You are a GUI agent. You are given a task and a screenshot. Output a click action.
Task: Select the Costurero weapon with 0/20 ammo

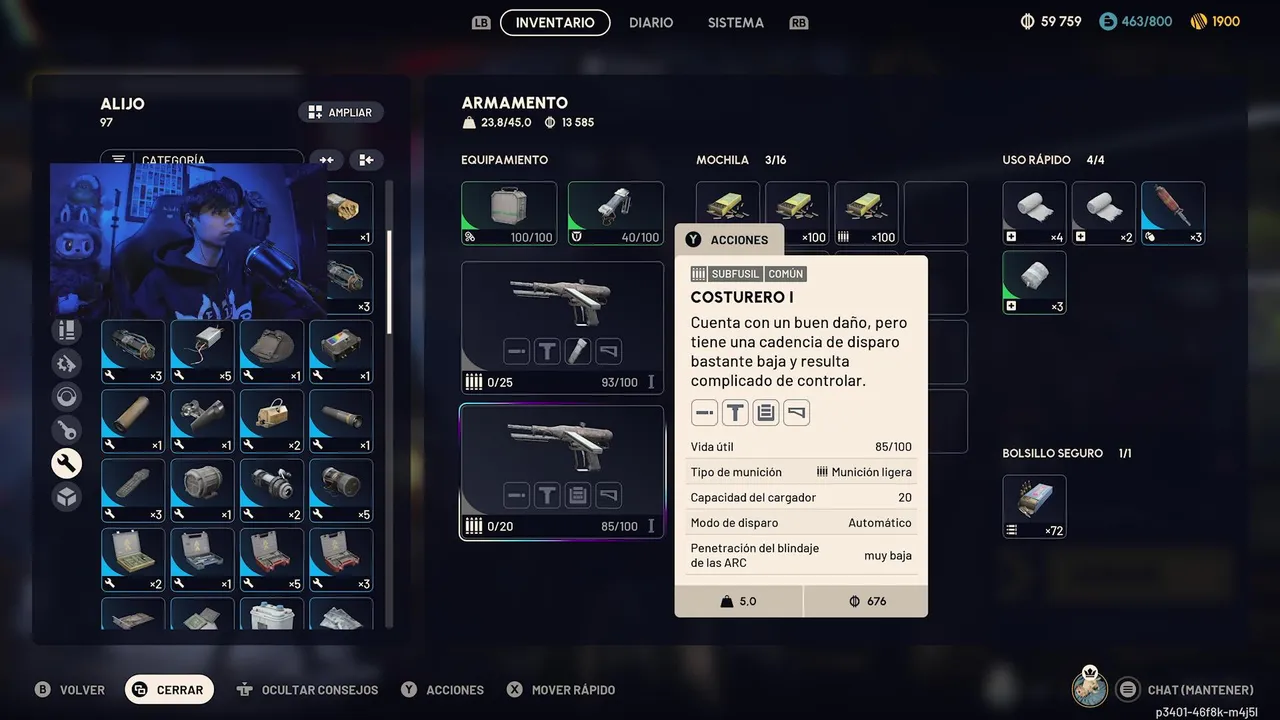562,472
